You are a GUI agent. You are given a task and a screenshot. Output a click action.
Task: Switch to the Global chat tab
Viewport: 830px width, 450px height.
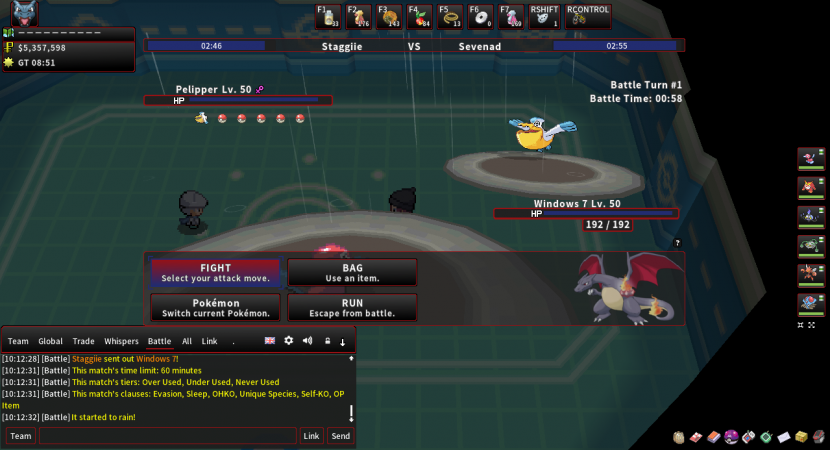(x=50, y=341)
